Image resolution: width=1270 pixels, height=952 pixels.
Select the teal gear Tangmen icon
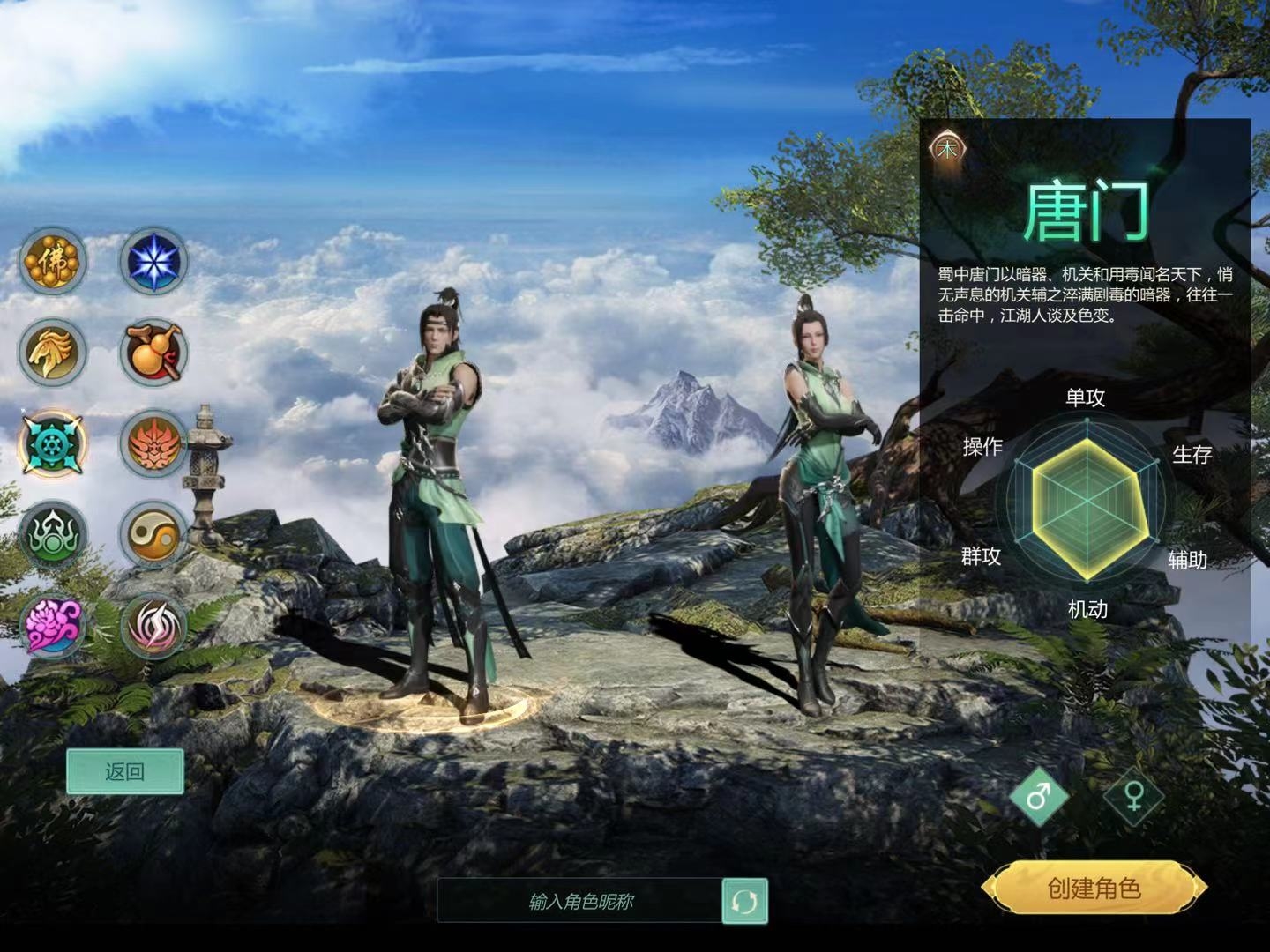click(53, 443)
